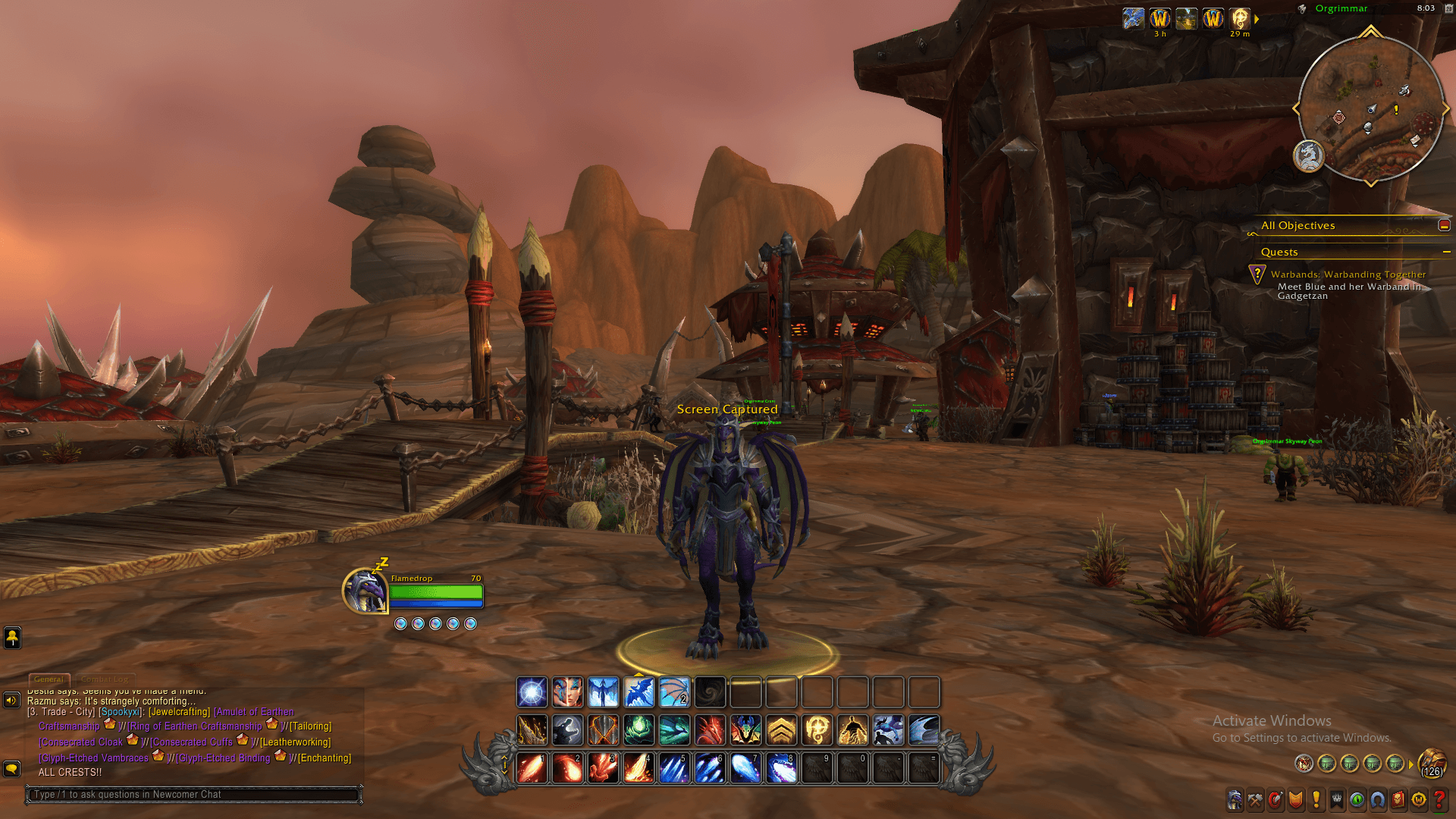
Task: Select the General chat tab
Action: coord(49,679)
